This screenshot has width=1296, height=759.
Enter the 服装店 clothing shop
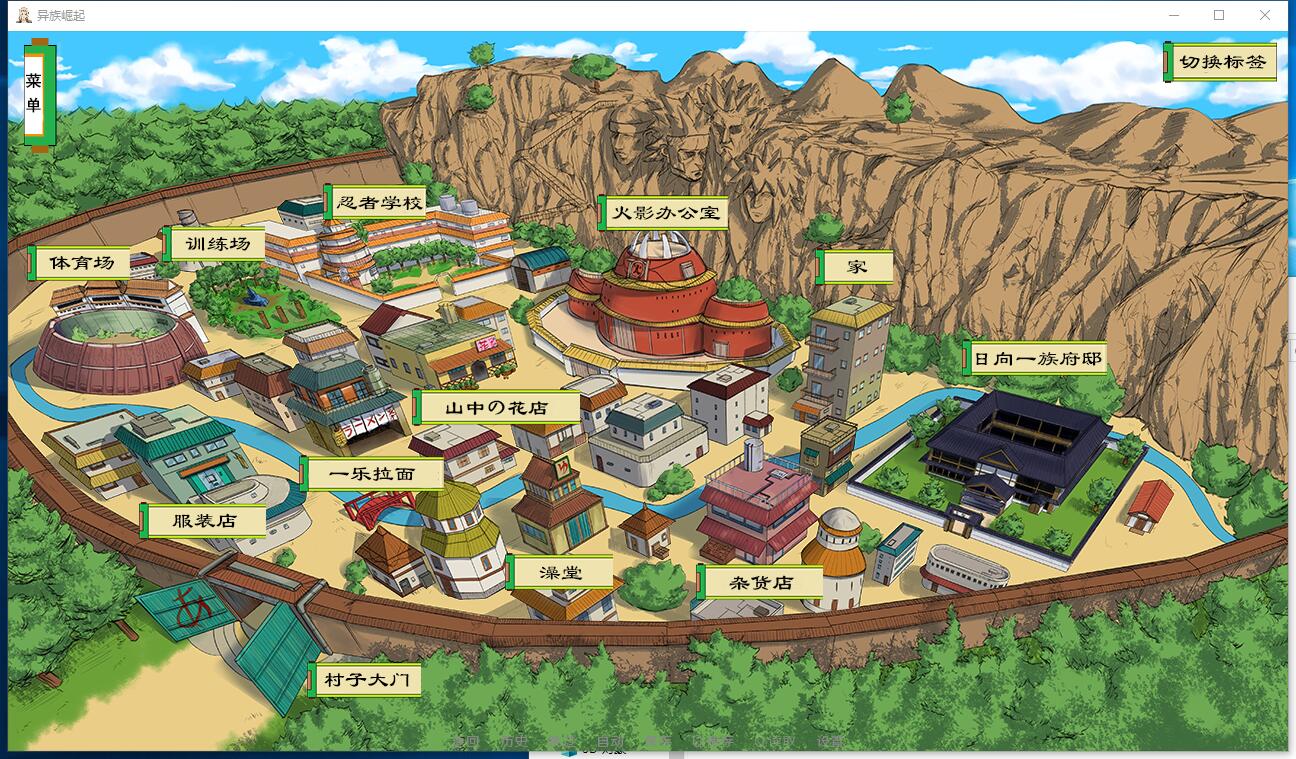tap(205, 521)
